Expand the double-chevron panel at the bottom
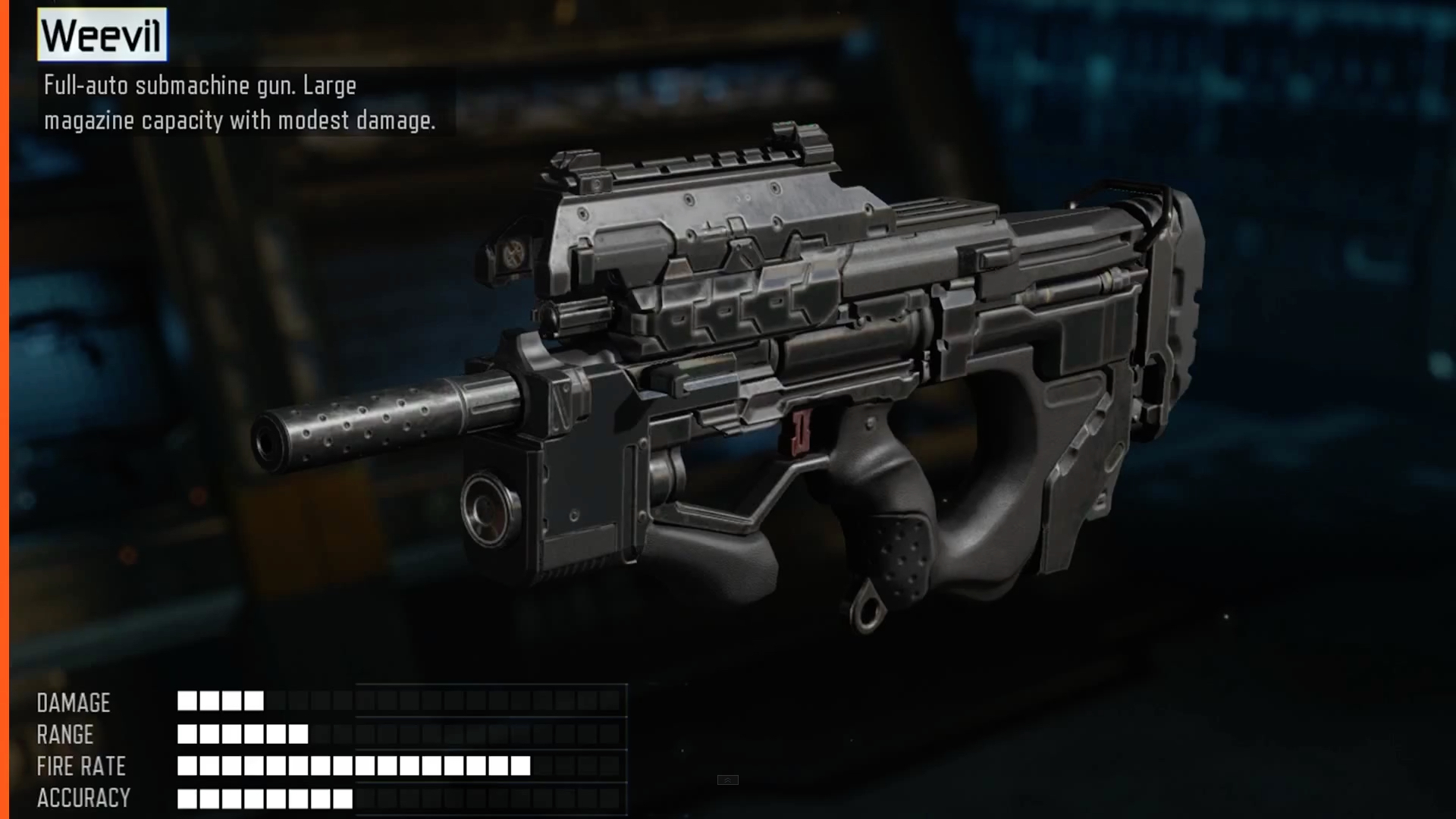 point(727,780)
